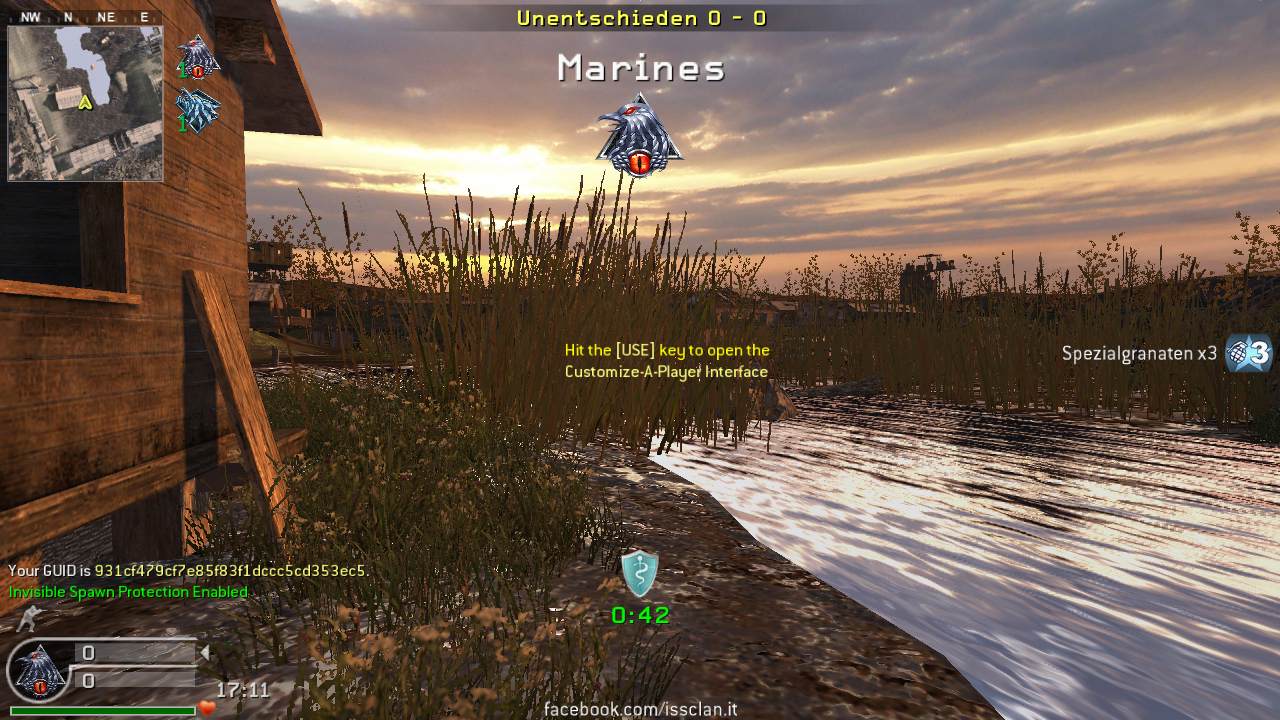The width and height of the screenshot is (1280, 720).
Task: Select the red eagle team icon beside minimap
Action: tap(198, 57)
